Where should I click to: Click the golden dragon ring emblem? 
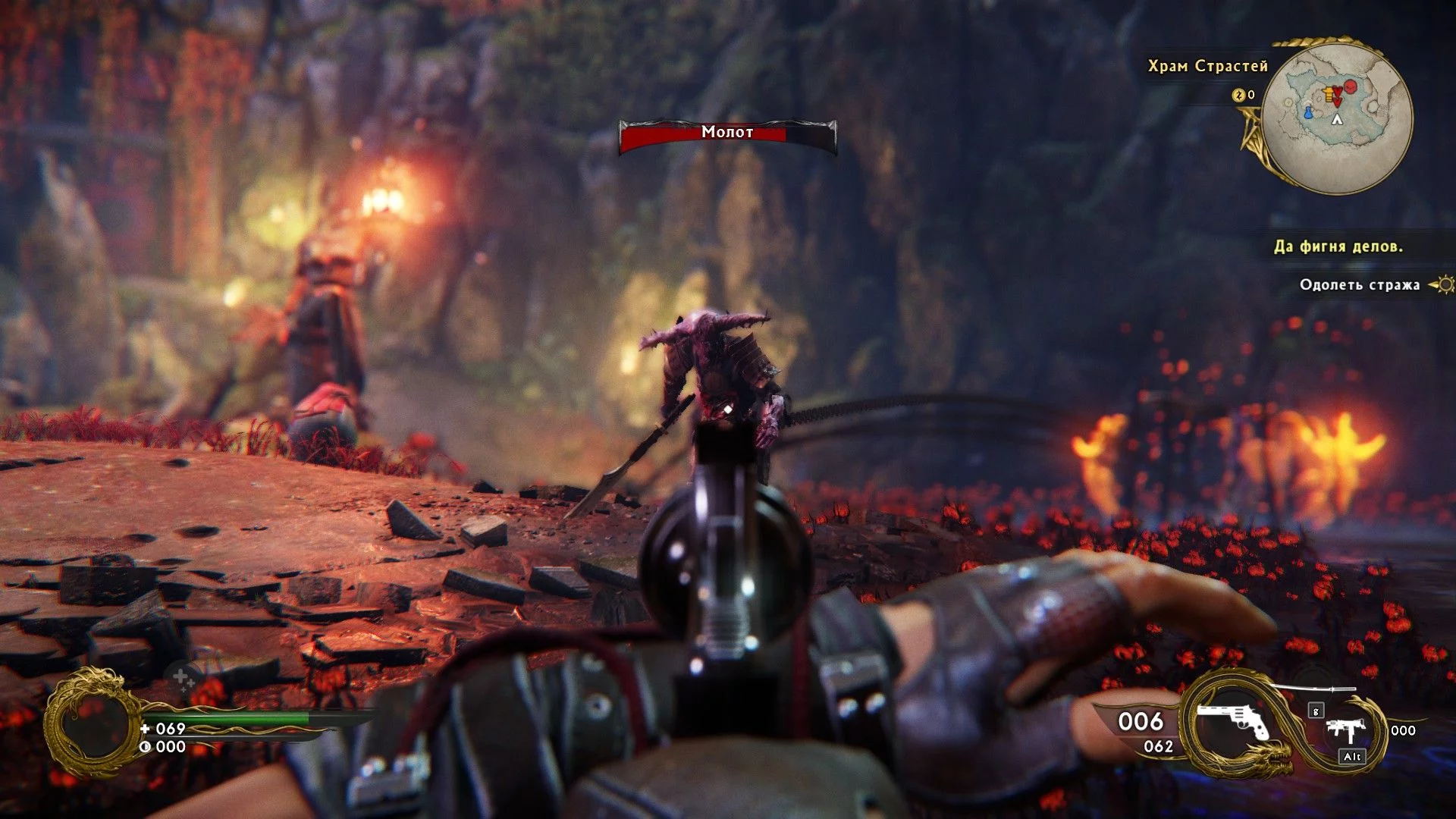point(92,723)
